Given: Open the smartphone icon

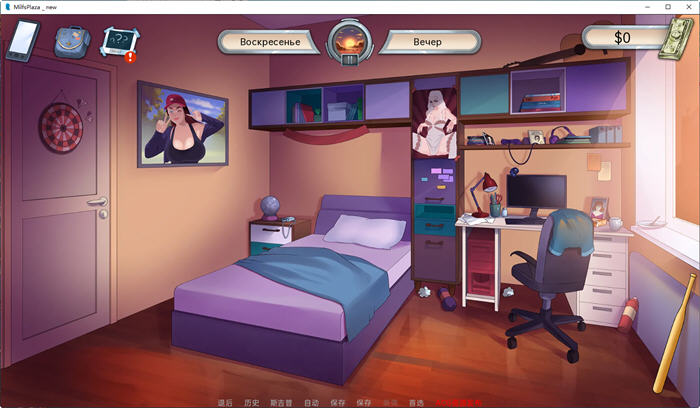Looking at the screenshot, I should point(22,41).
